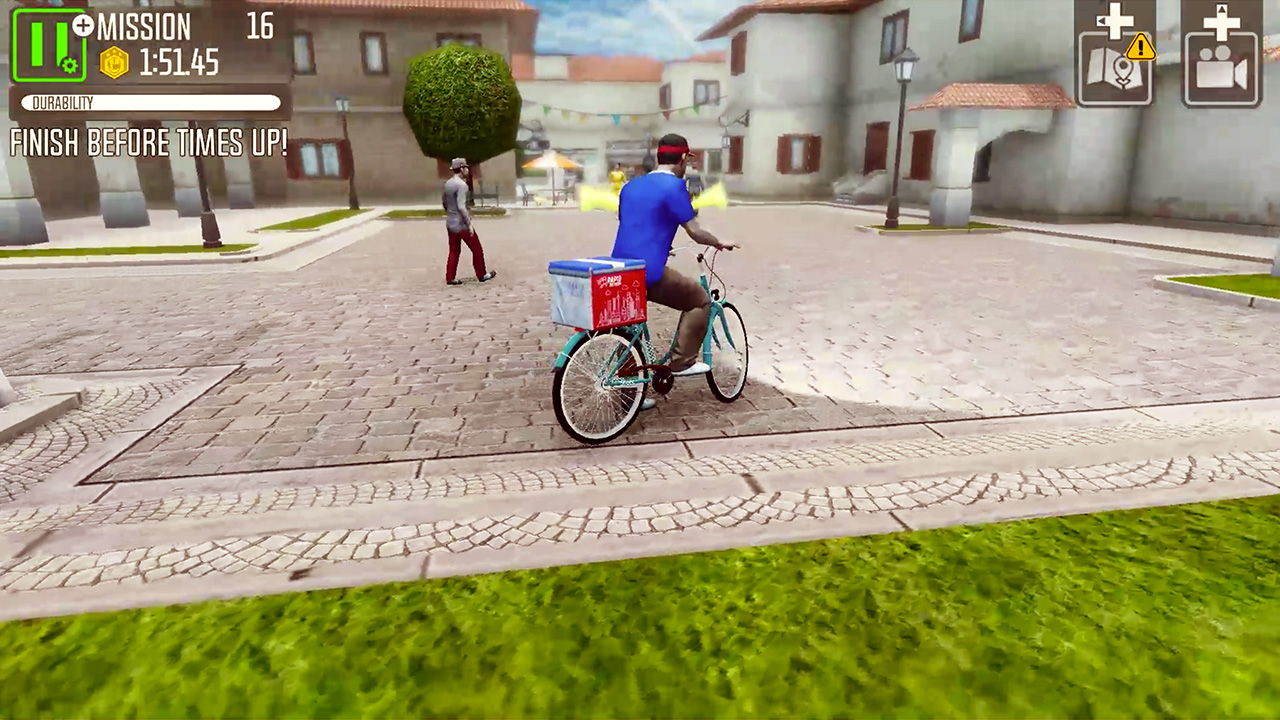This screenshot has height=720, width=1280.
Task: Click the 1:51.45 mission timer
Action: 179,61
